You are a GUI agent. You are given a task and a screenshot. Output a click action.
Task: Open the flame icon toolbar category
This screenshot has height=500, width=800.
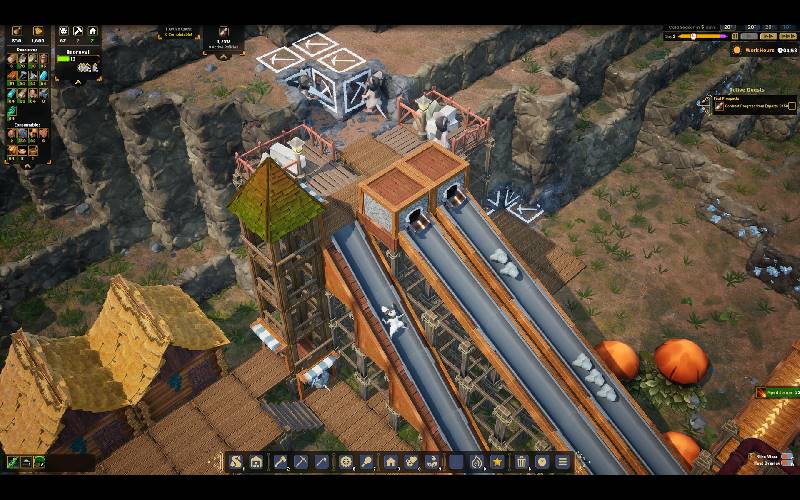coord(476,462)
